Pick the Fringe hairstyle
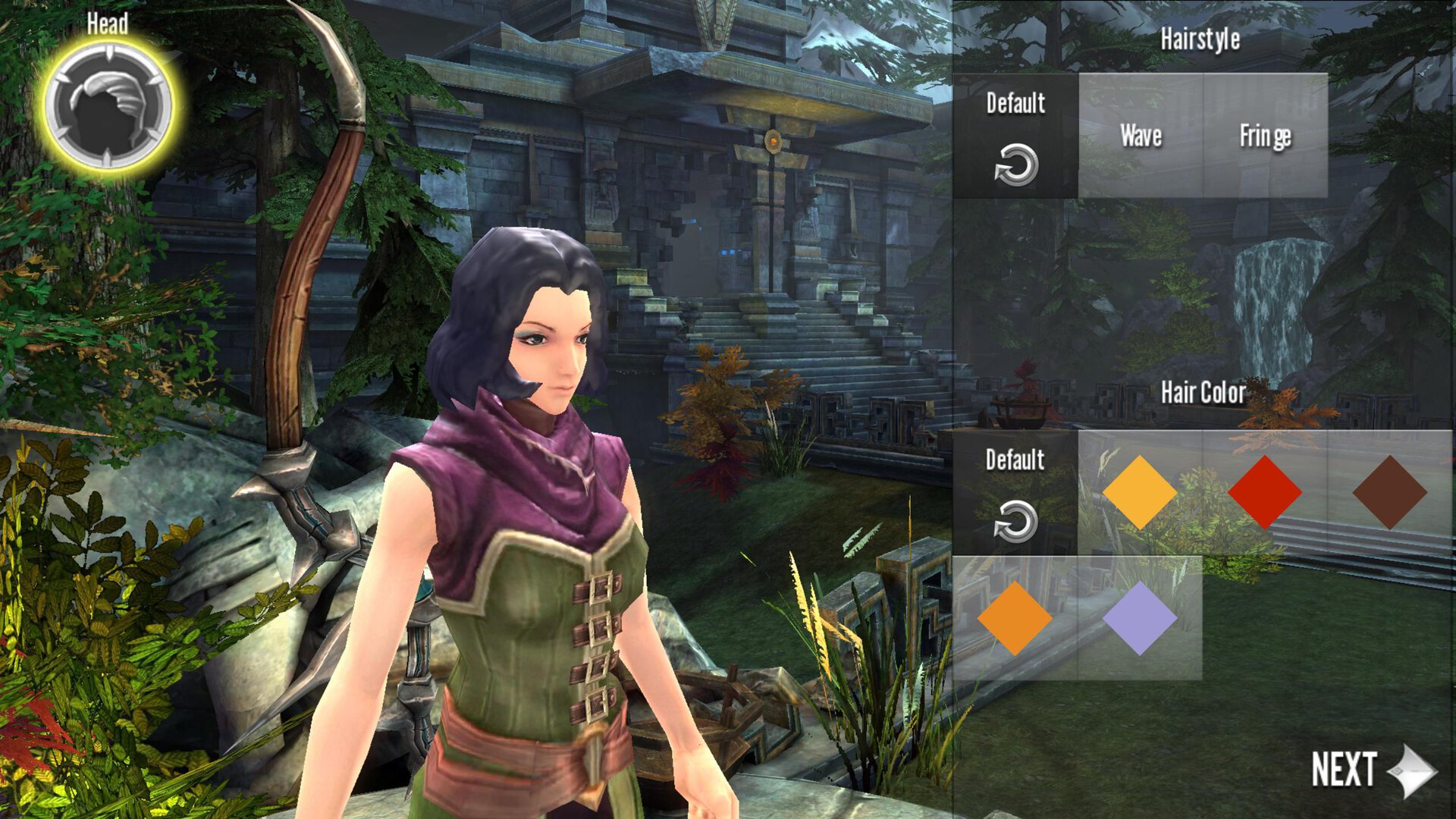The height and width of the screenshot is (819, 1456). (x=1265, y=136)
